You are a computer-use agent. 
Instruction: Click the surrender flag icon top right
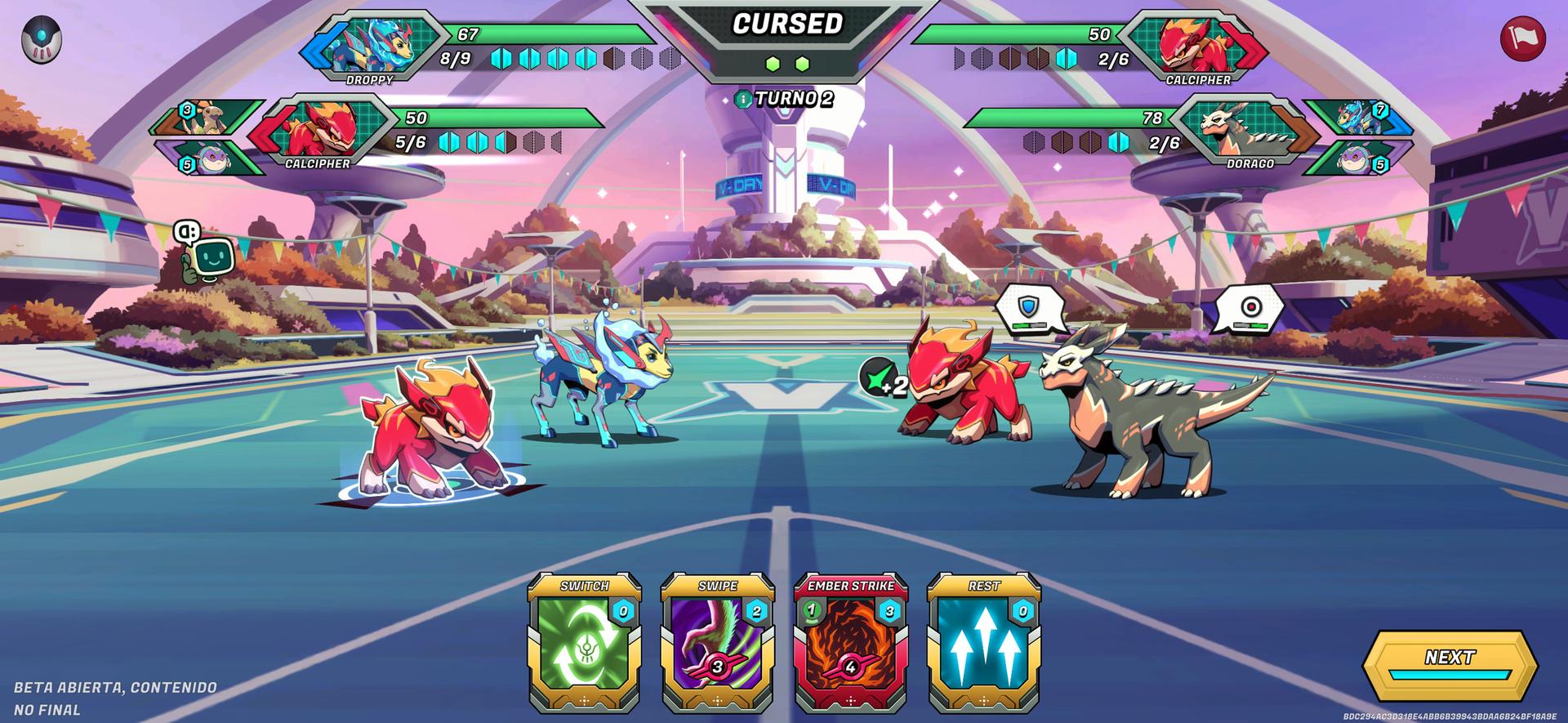coord(1524,36)
